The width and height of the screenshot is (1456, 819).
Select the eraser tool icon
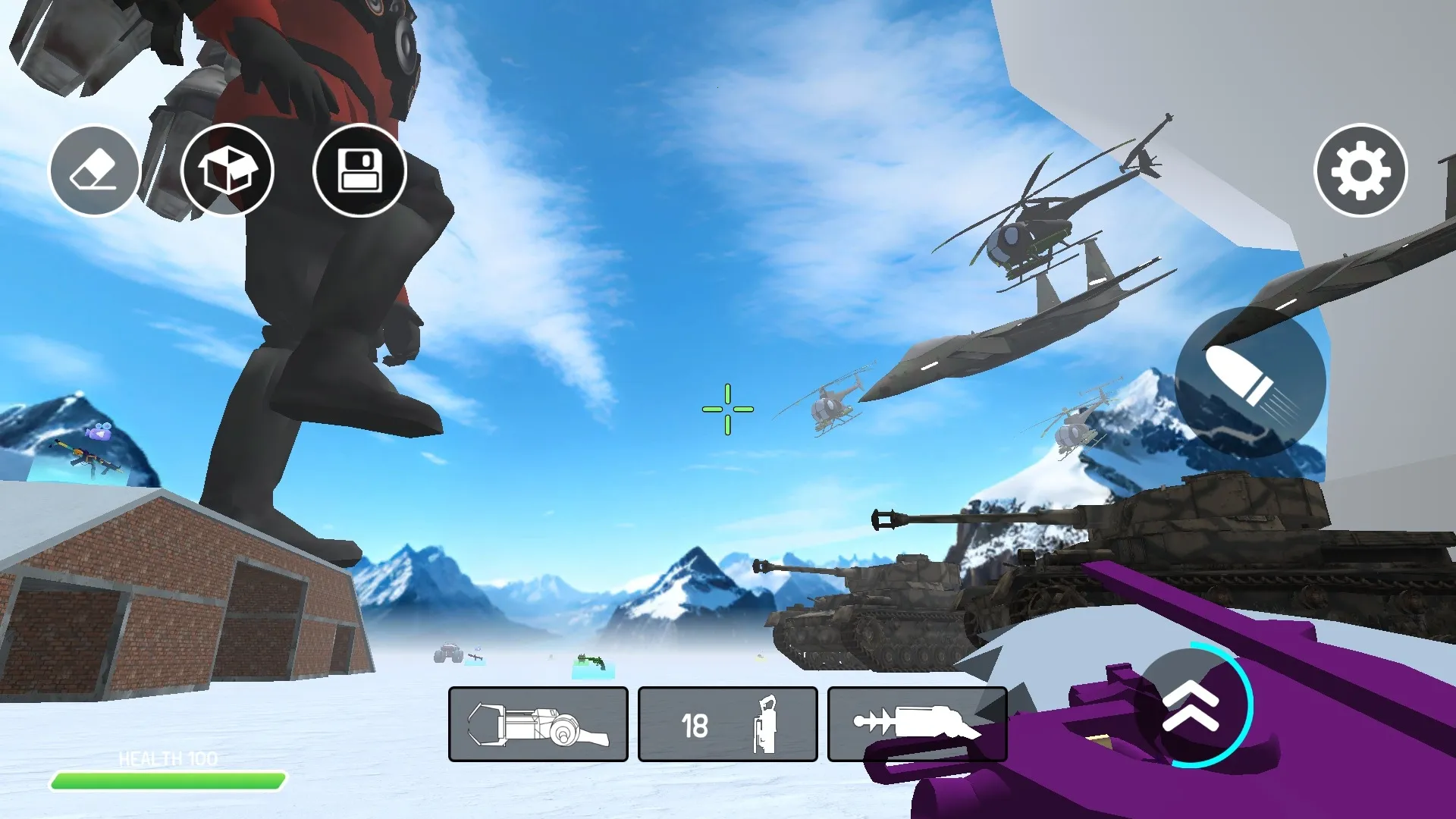pyautogui.click(x=94, y=171)
